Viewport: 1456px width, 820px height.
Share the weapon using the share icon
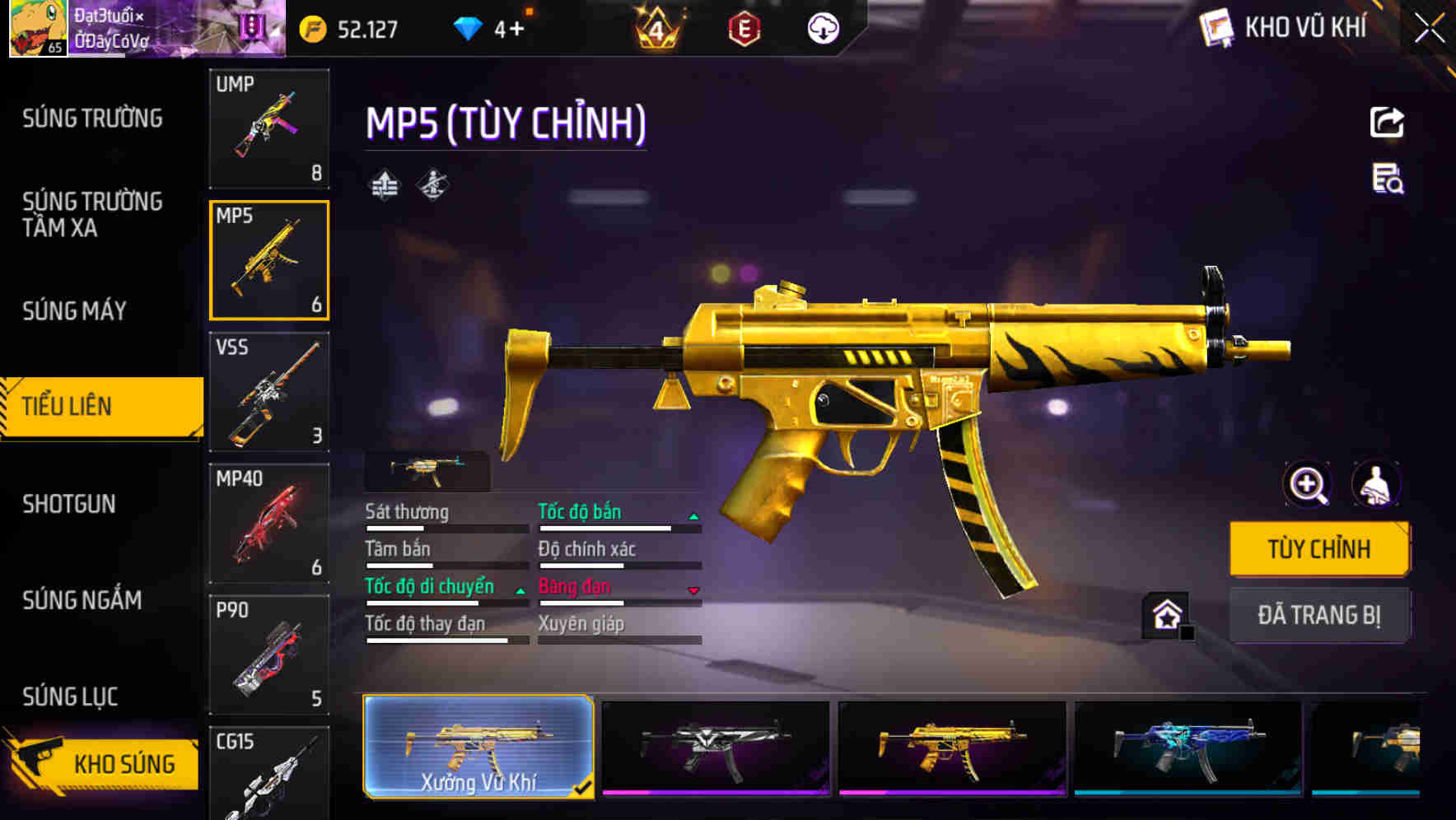[x=1387, y=123]
